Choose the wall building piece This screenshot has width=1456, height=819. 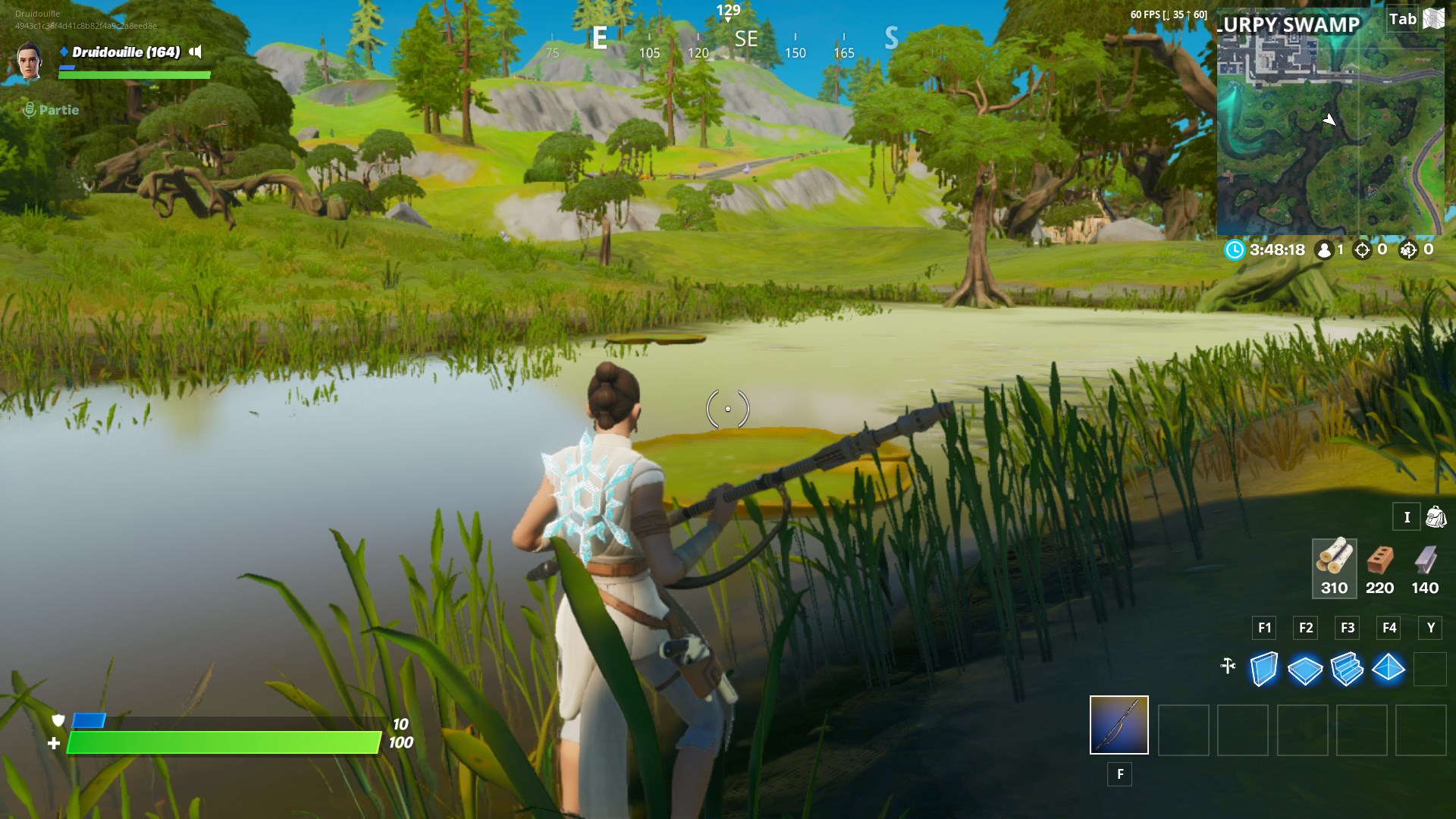tap(1263, 669)
